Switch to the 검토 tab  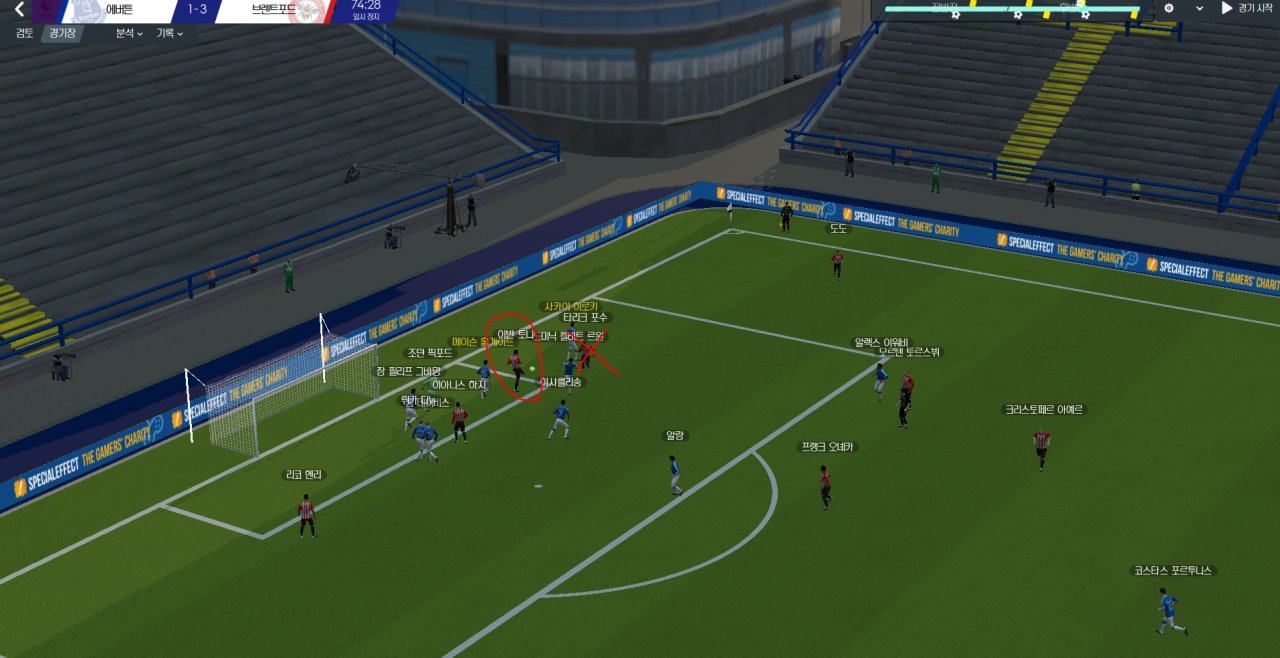click(25, 33)
